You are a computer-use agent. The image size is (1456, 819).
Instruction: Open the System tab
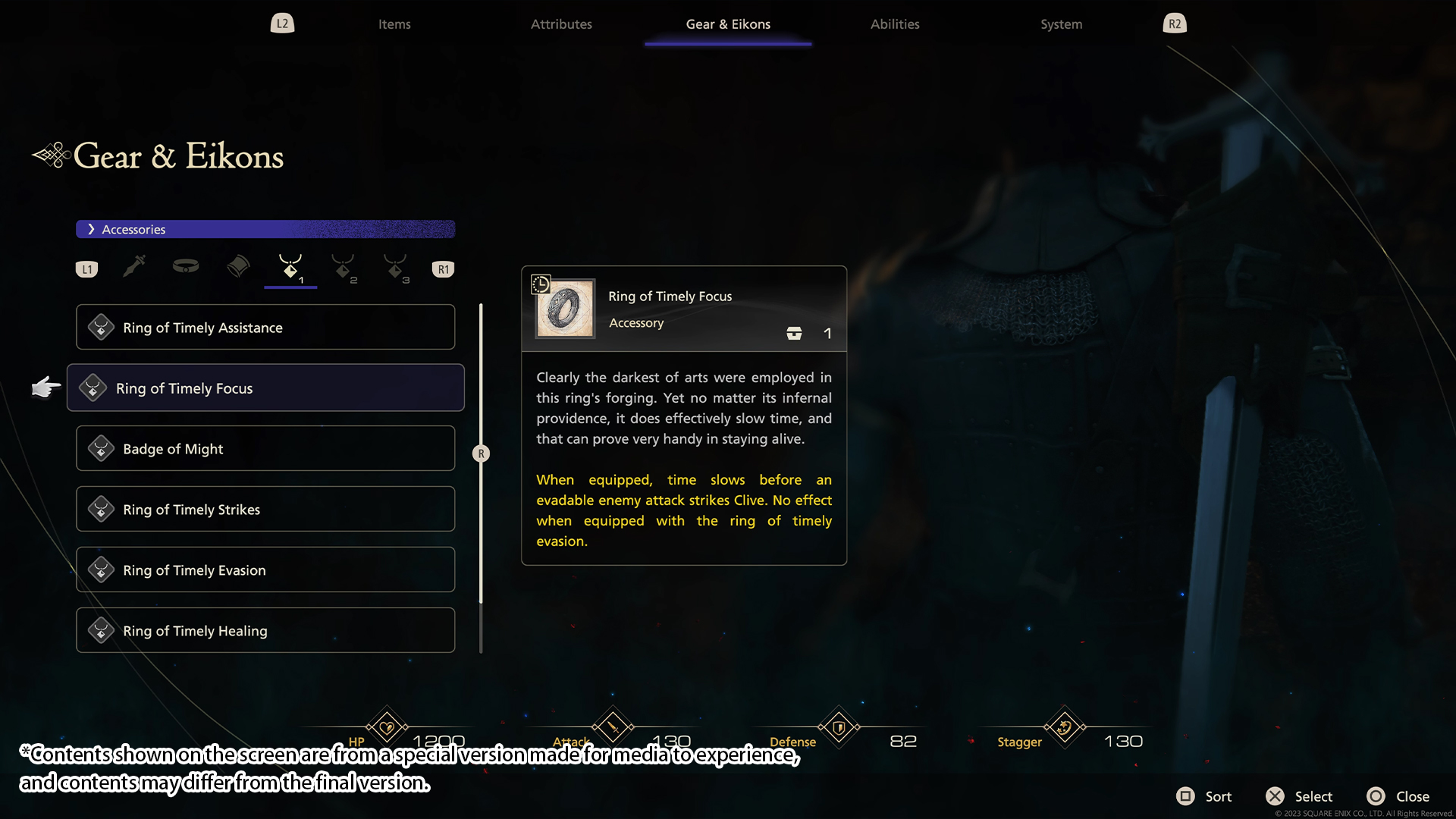[x=1061, y=24]
